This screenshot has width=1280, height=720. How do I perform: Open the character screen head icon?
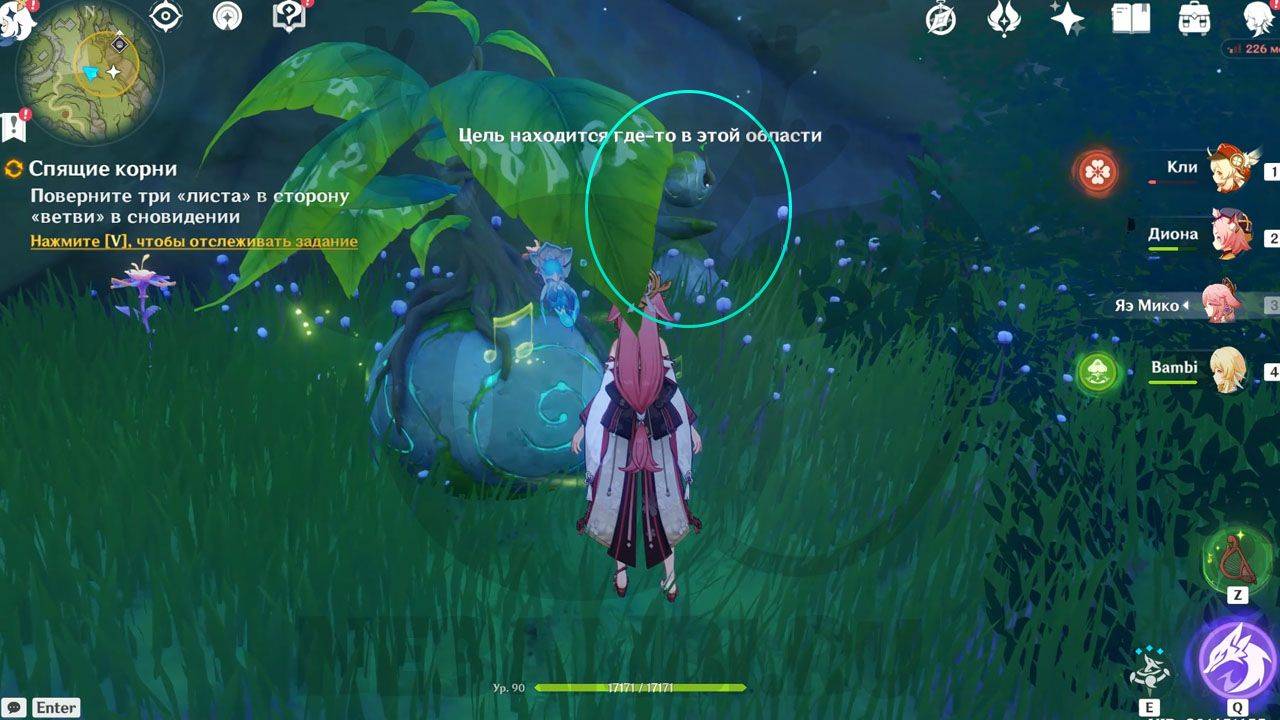[1258, 18]
